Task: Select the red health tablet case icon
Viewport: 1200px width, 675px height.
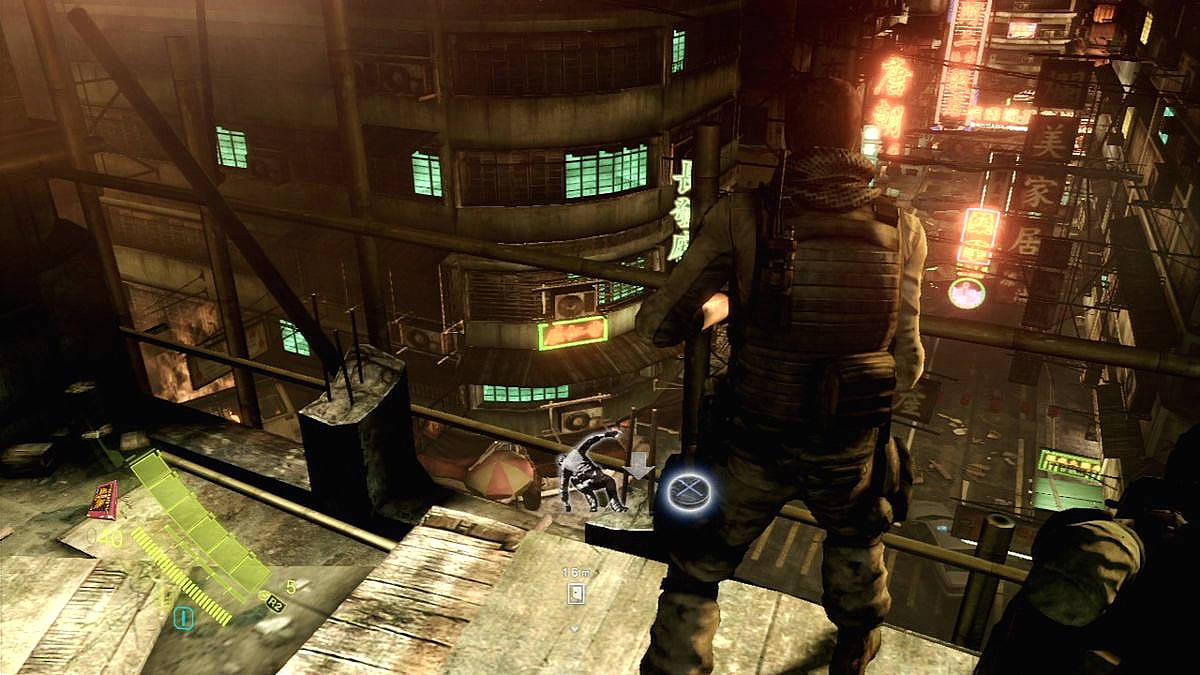Action: point(103,498)
